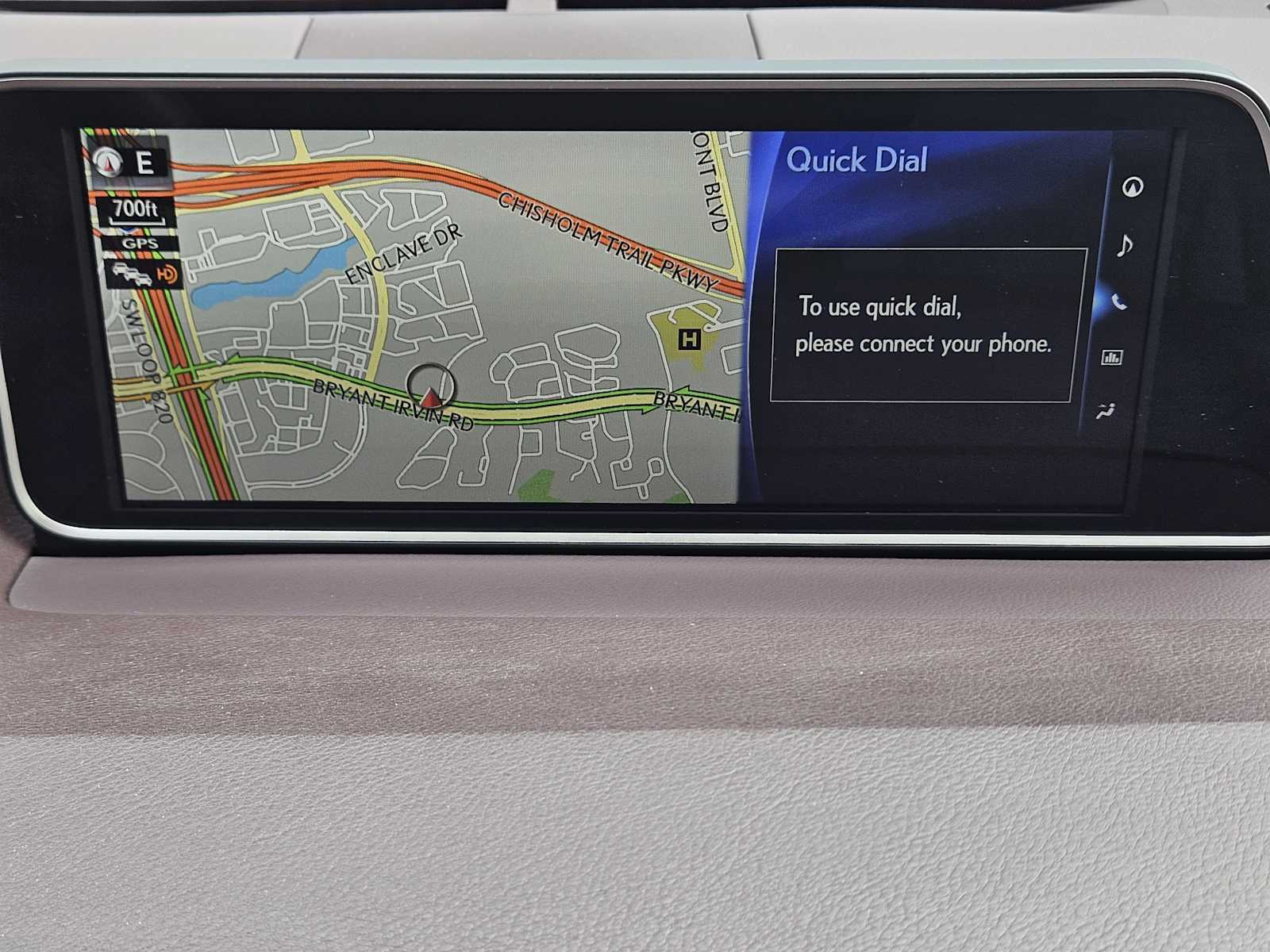
Task: Tap the map compass heading indicator
Action: pyautogui.click(x=127, y=163)
